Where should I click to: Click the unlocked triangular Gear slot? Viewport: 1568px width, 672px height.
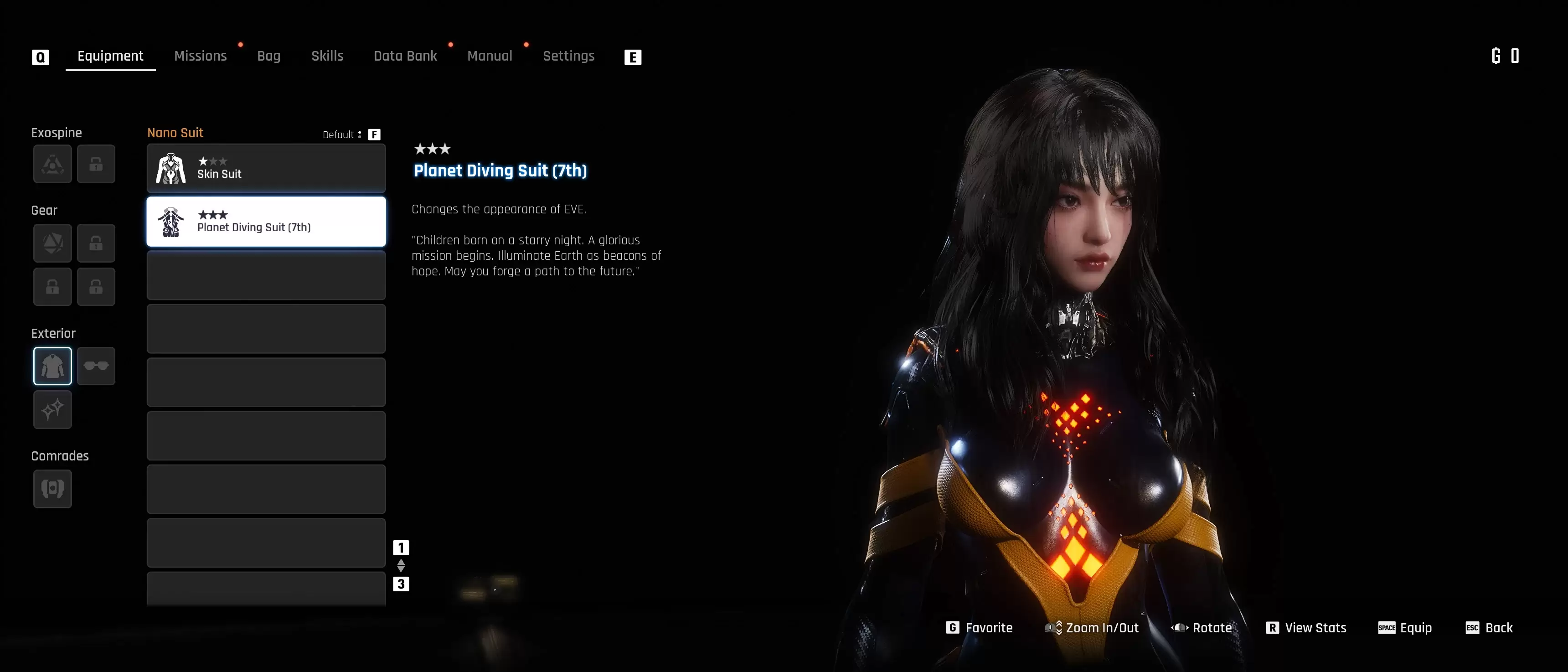pos(52,243)
